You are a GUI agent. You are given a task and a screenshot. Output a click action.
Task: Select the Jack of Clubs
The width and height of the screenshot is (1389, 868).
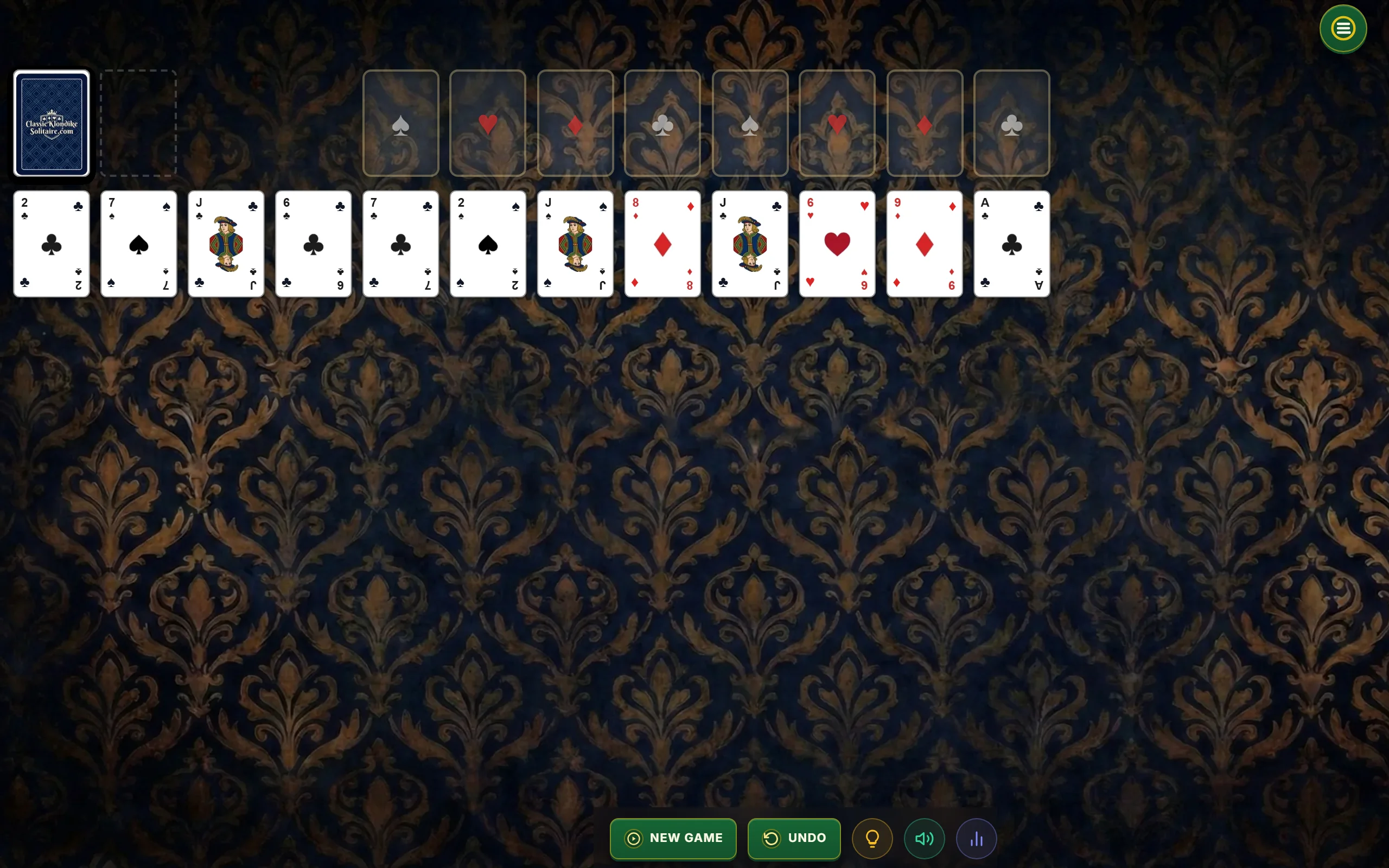[226, 244]
